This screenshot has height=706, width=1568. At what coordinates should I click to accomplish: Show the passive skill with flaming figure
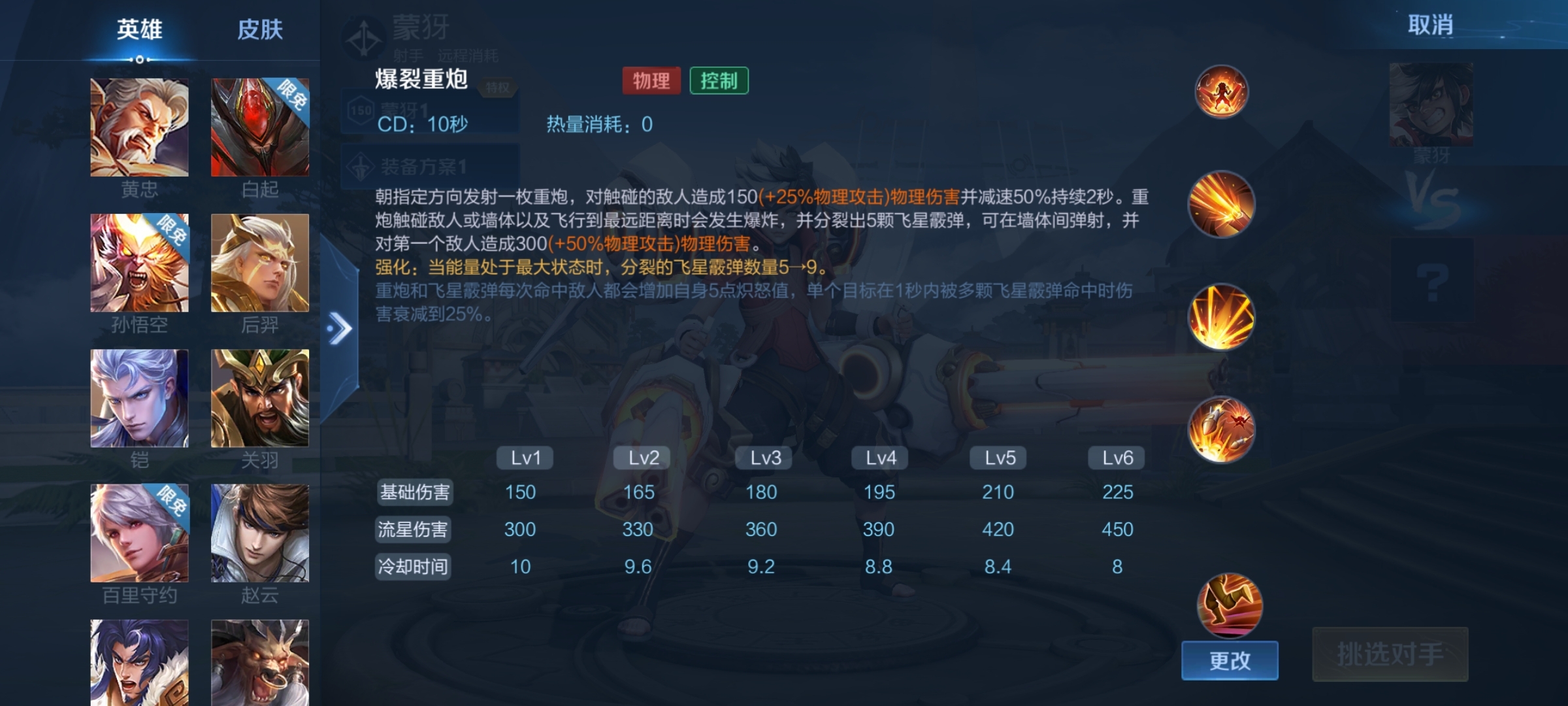1221,92
